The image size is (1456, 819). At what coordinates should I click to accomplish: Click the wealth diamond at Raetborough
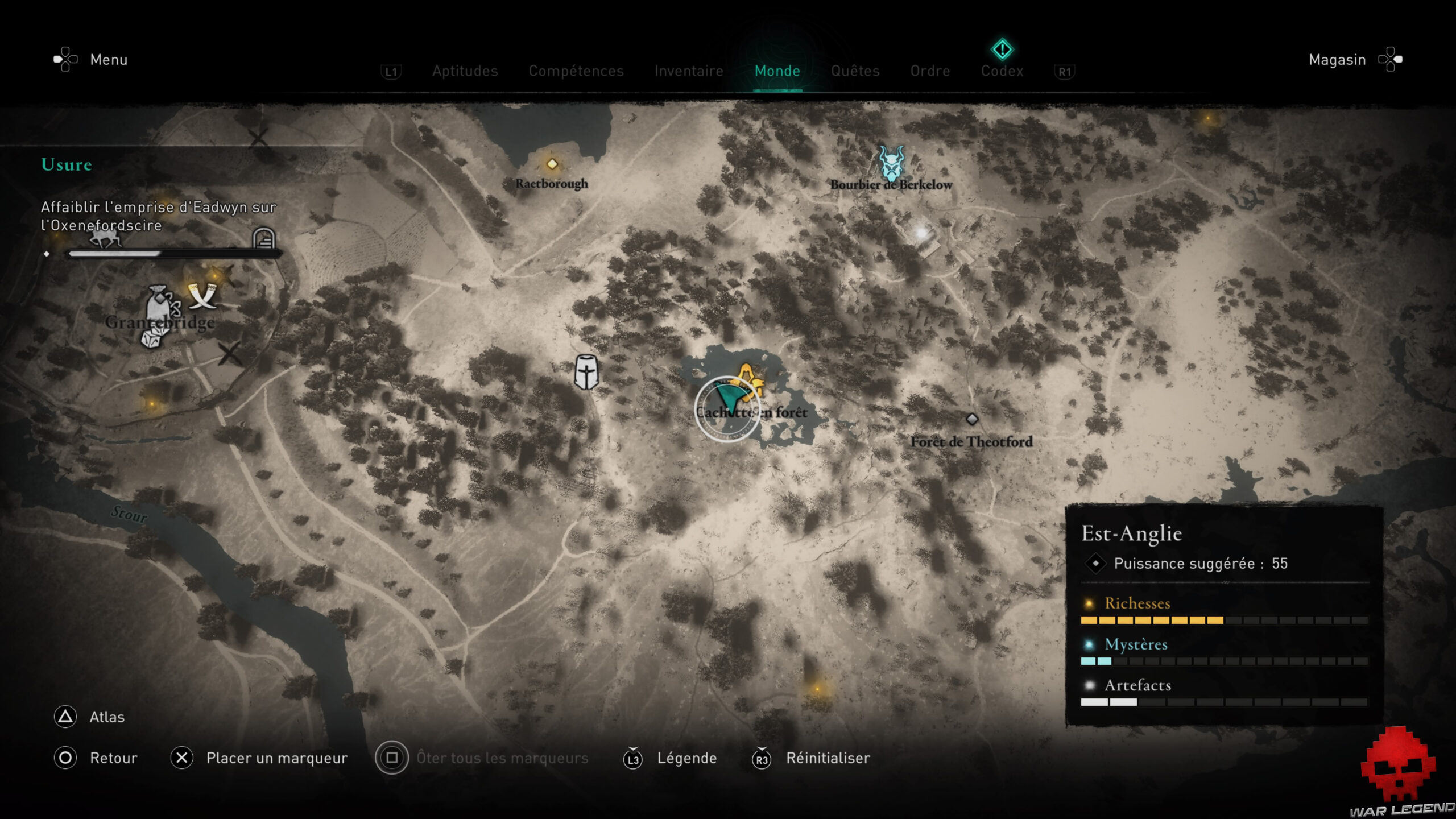pyautogui.click(x=552, y=164)
